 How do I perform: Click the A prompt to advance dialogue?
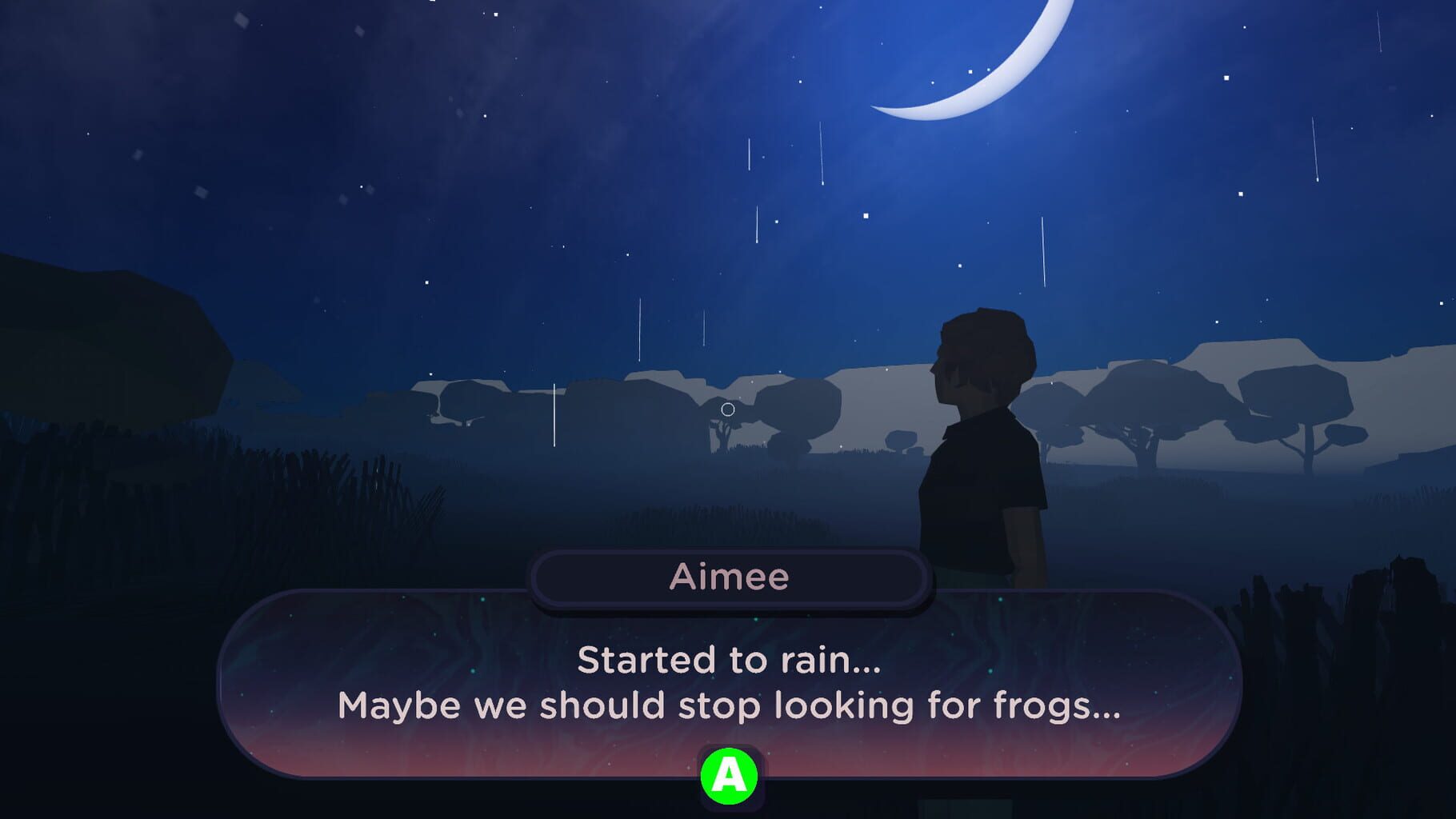(x=728, y=777)
